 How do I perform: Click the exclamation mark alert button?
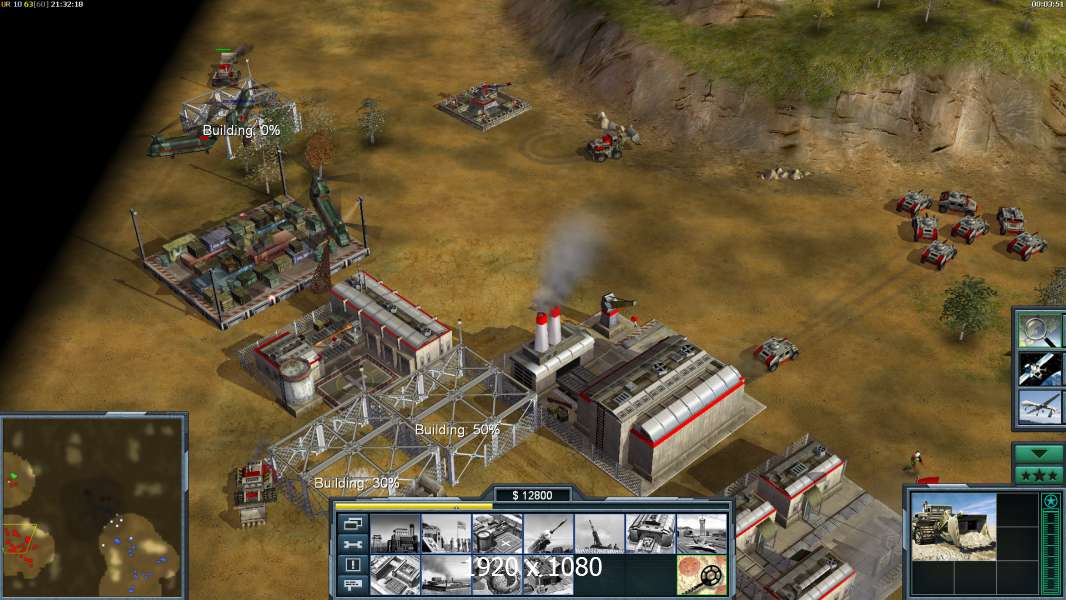[353, 565]
